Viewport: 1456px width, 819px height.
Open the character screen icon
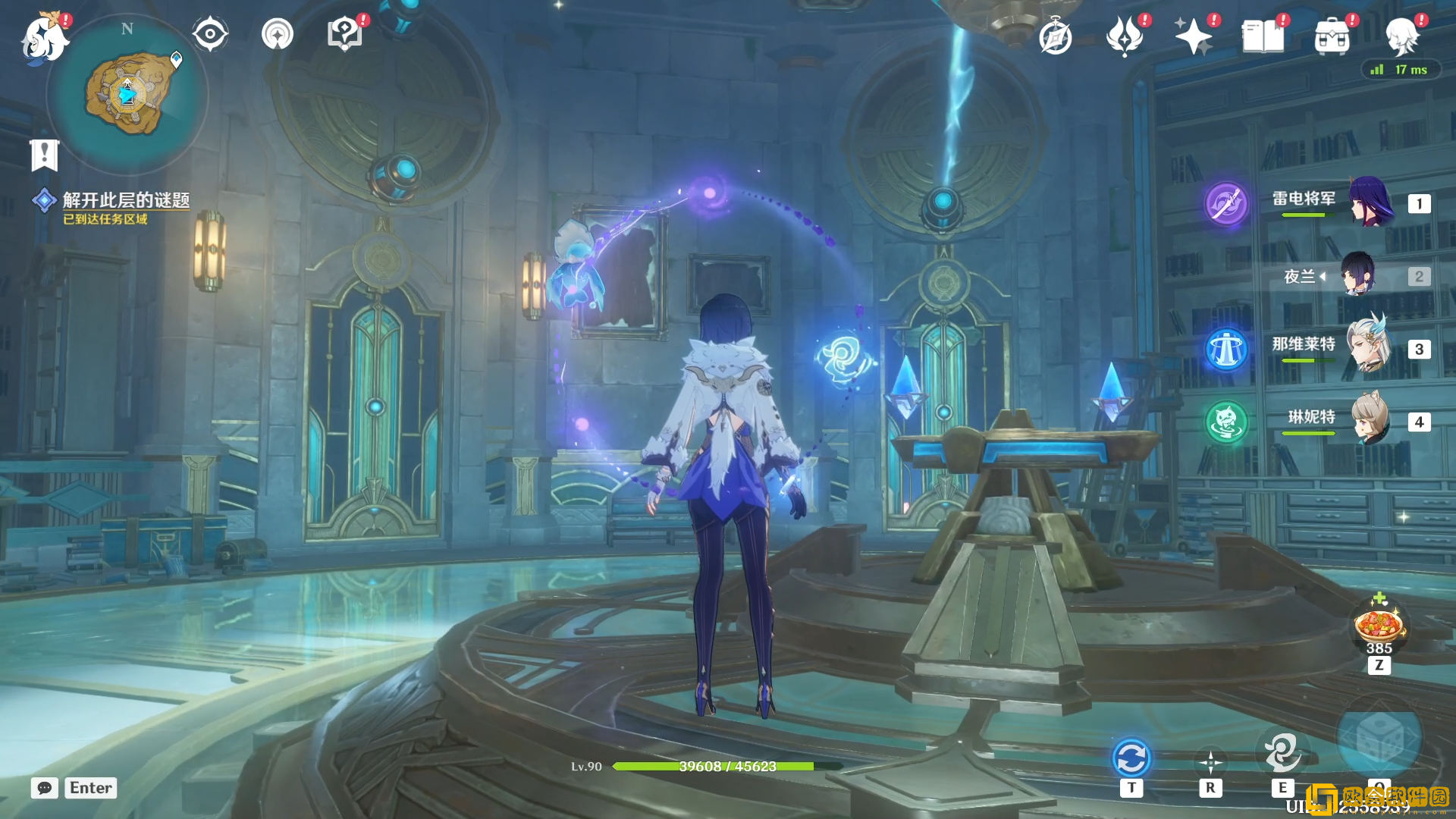tap(1401, 36)
